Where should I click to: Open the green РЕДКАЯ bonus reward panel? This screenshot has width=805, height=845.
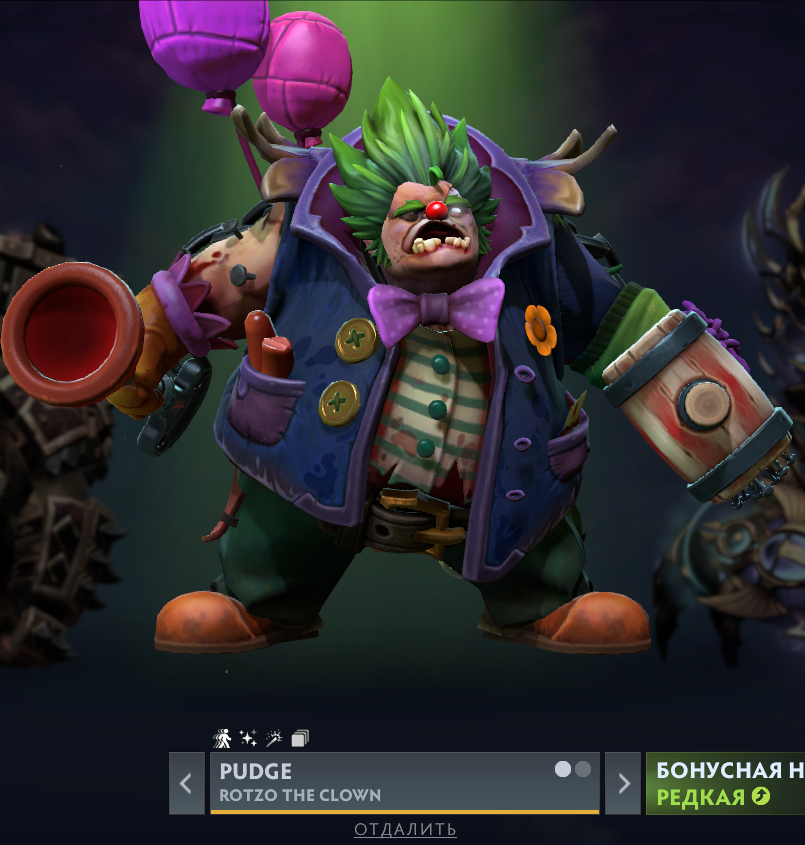pyautogui.click(x=725, y=783)
